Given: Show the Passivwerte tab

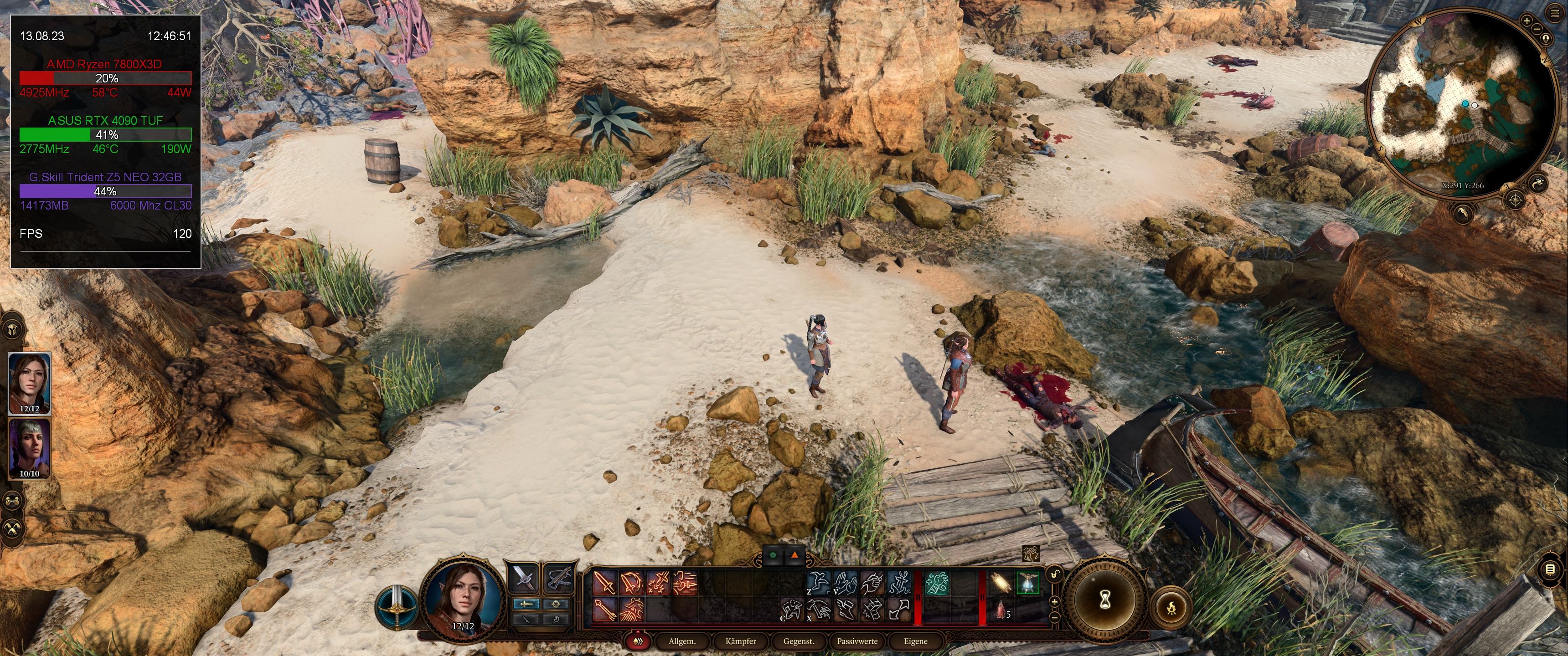Looking at the screenshot, I should (x=857, y=641).
